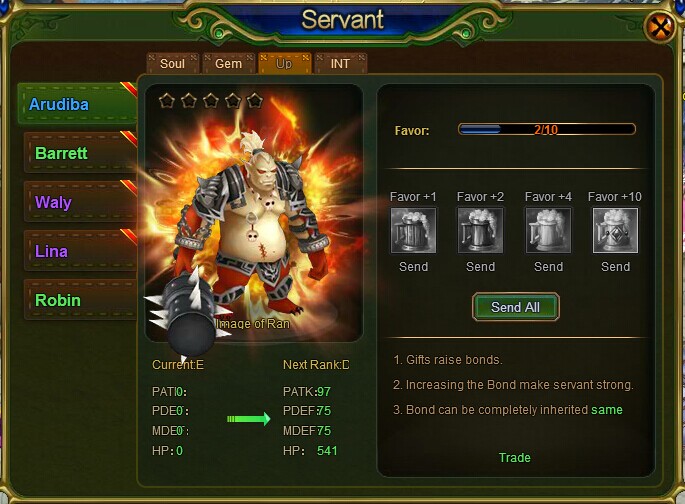Image resolution: width=685 pixels, height=504 pixels.
Task: Choose servant Barrett from the list
Action: click(76, 154)
